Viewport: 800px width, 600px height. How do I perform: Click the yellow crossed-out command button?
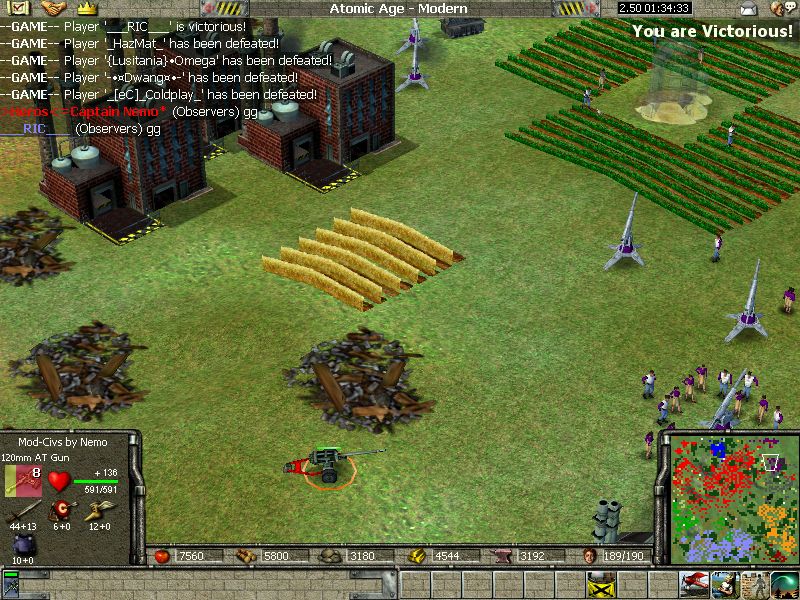click(600, 582)
